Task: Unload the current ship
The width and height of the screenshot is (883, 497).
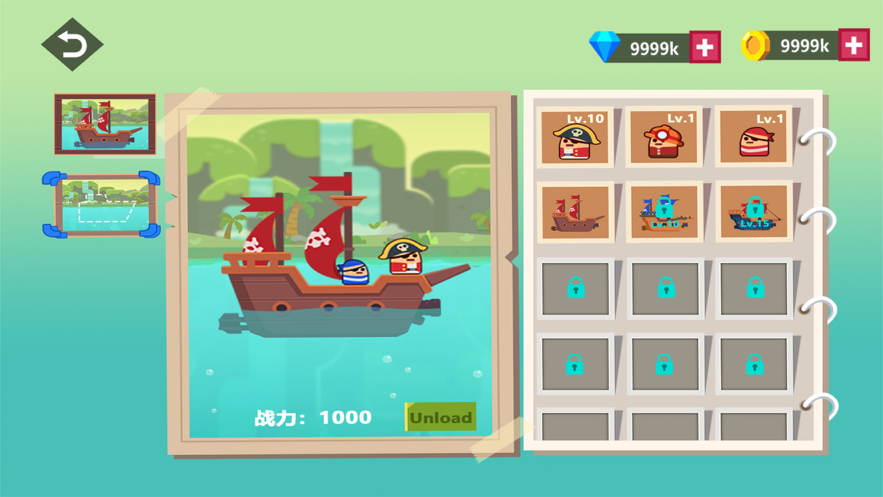Action: point(440,417)
